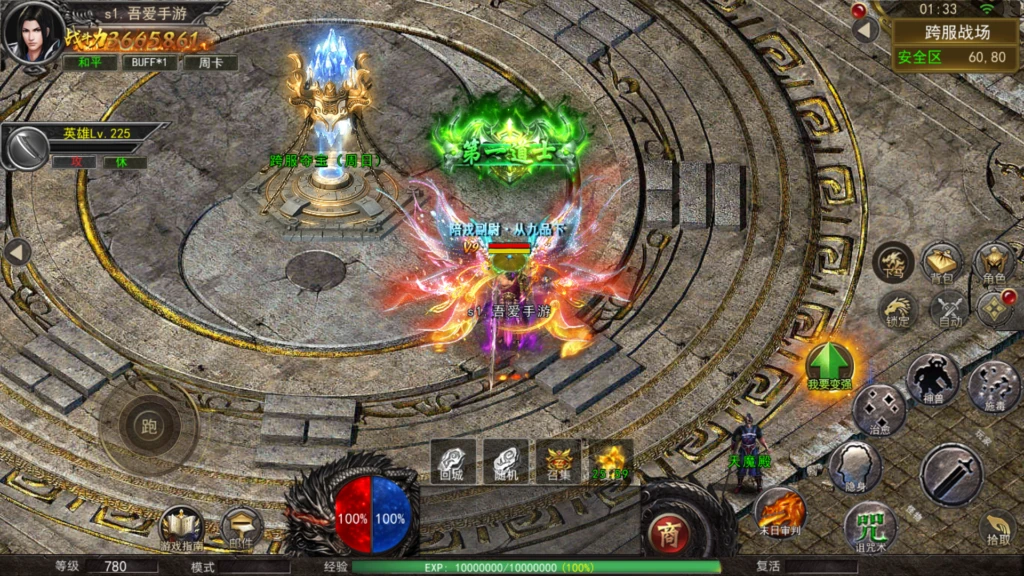
Task: Cast the 末日审判 fire skill
Action: click(779, 508)
